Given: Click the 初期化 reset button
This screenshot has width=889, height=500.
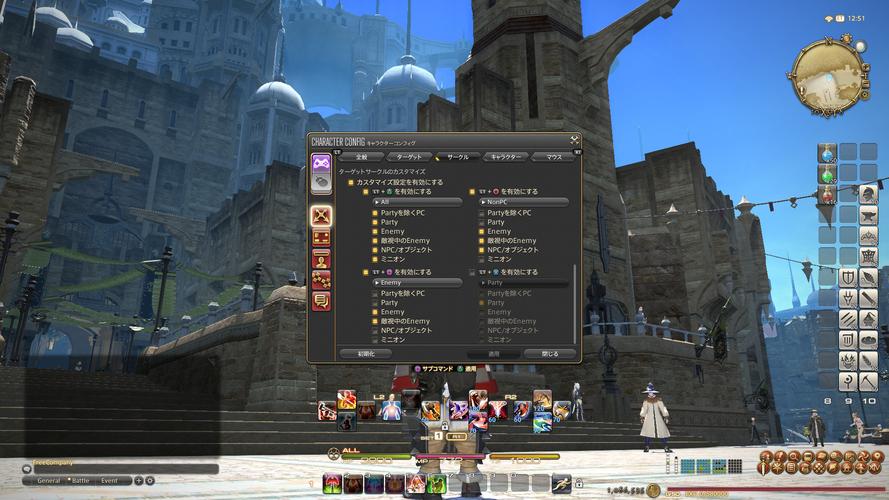Looking at the screenshot, I should click(x=364, y=354).
